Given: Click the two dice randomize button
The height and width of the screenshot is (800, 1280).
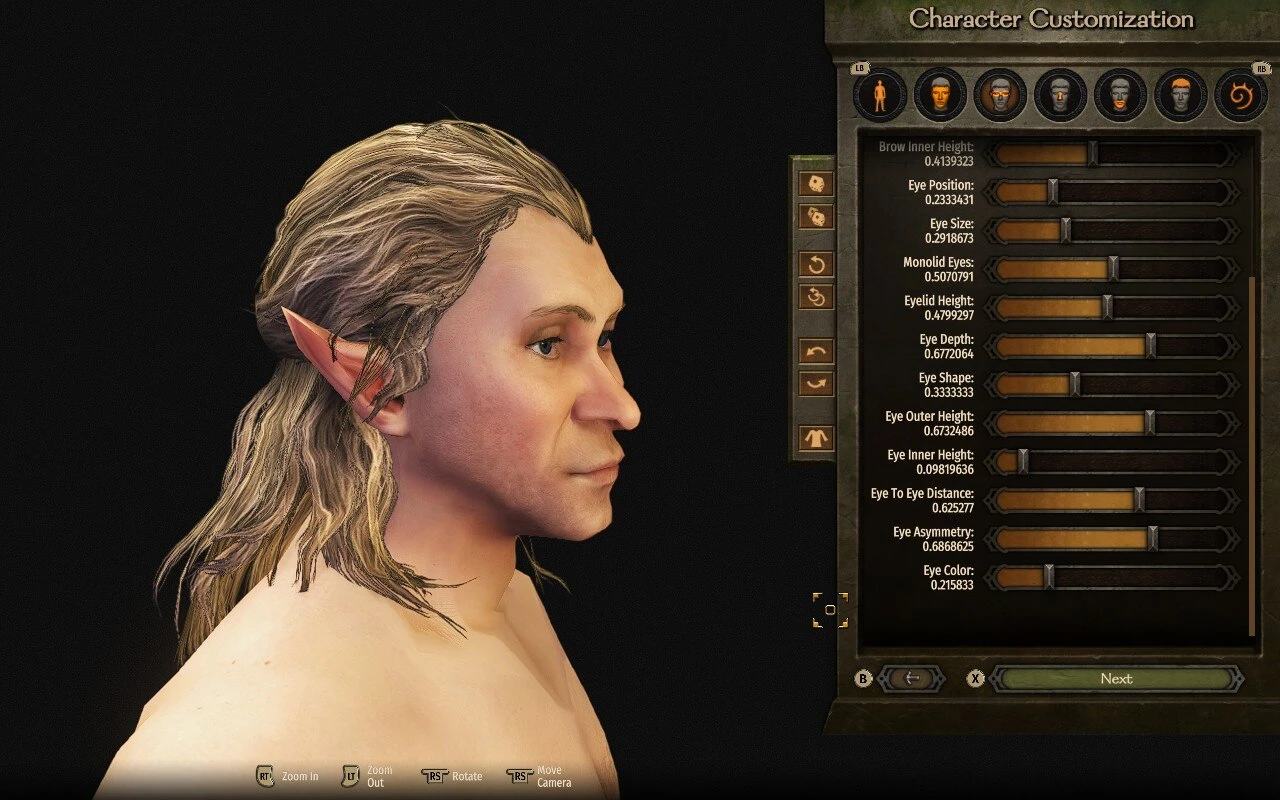Looking at the screenshot, I should [816, 217].
